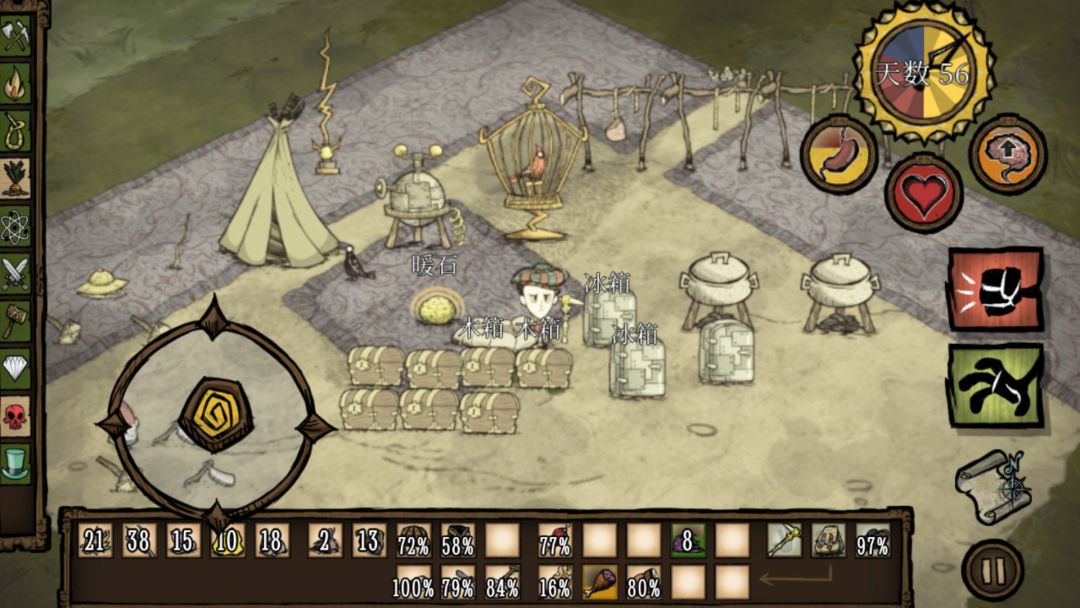Tap the red fist attack button
Screen dimensions: 1080x608
tap(995, 290)
